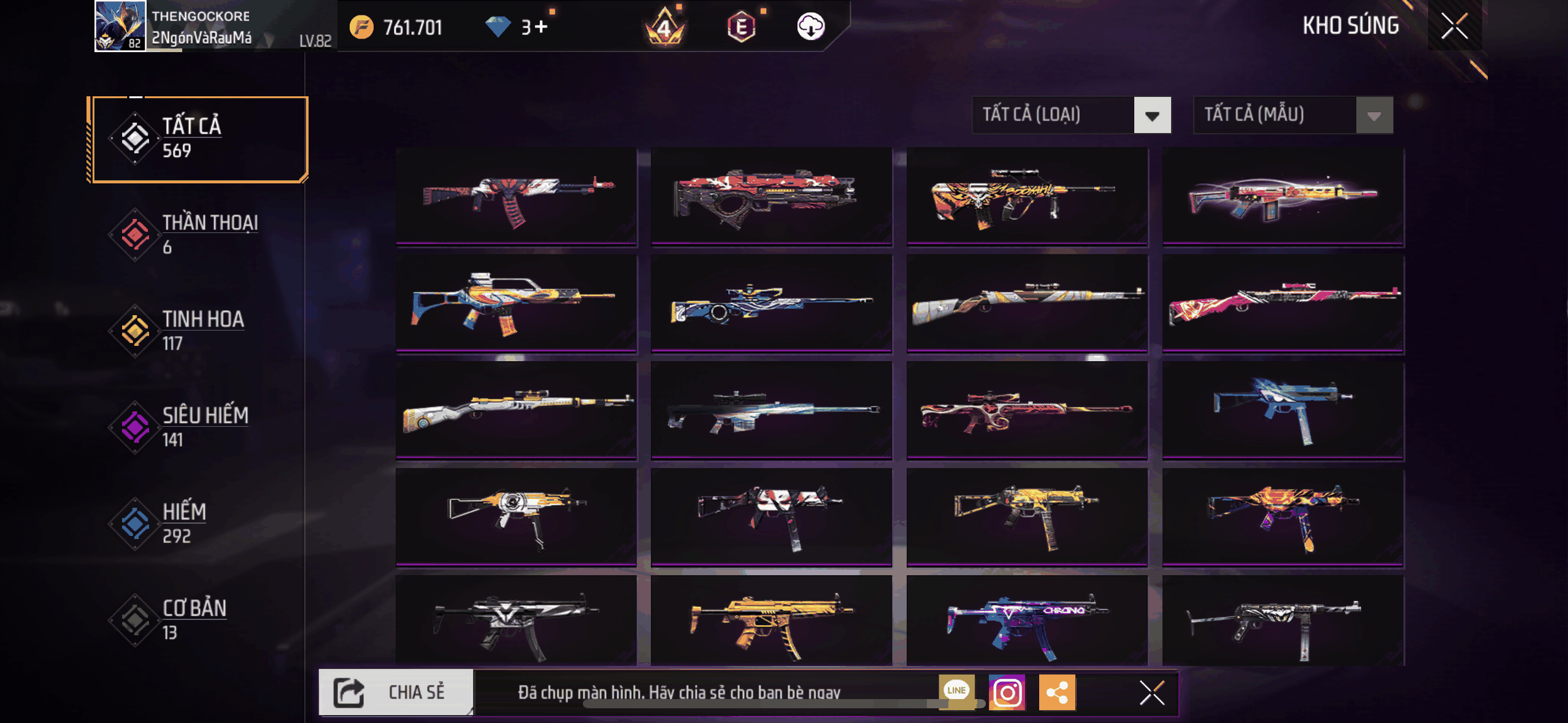Switch to the Thần Thoại category
Screen dimensions: 1568x723
click(198, 234)
